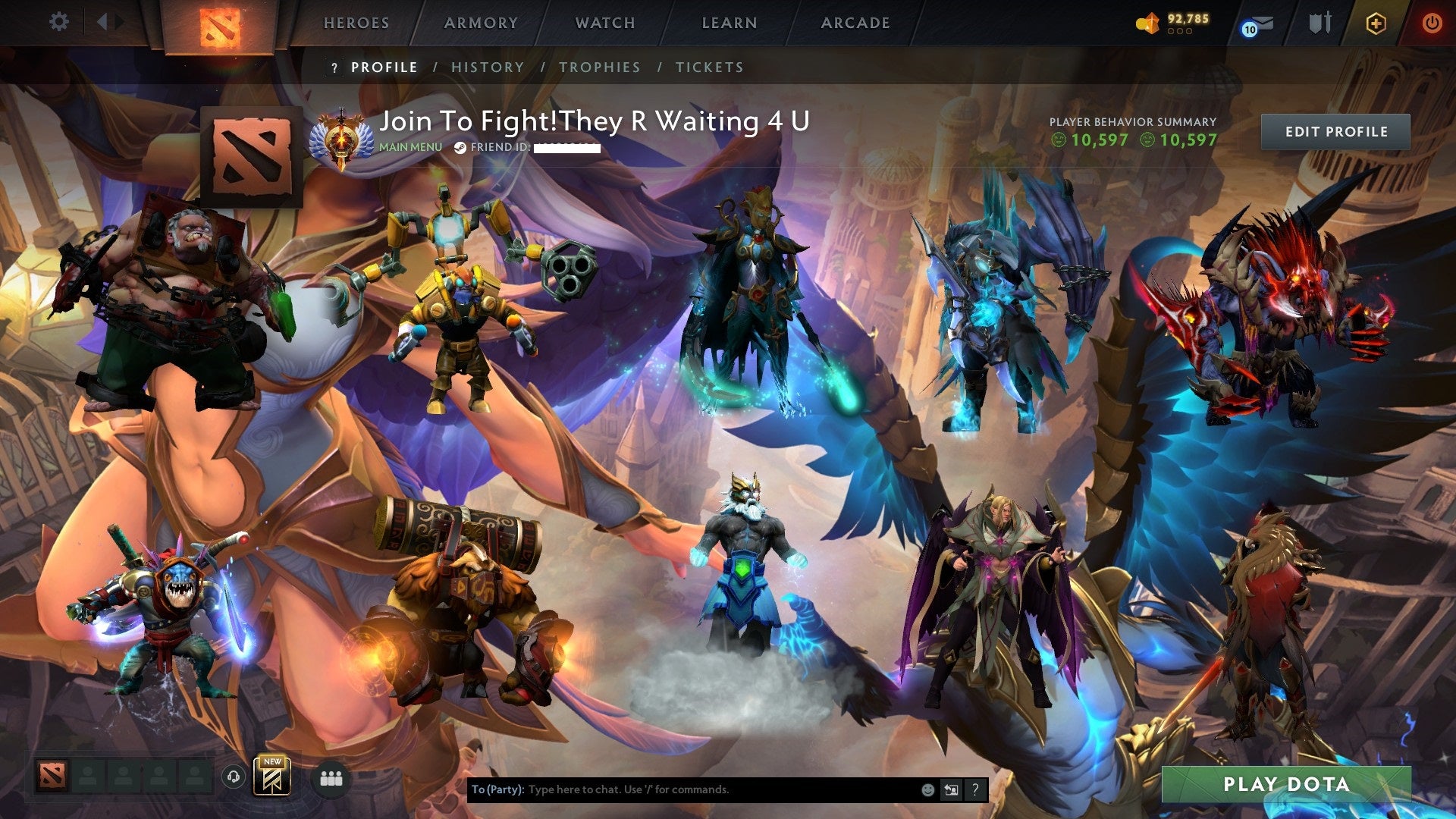Switch to the TROPHIES tab
The height and width of the screenshot is (819, 1456).
pos(600,67)
